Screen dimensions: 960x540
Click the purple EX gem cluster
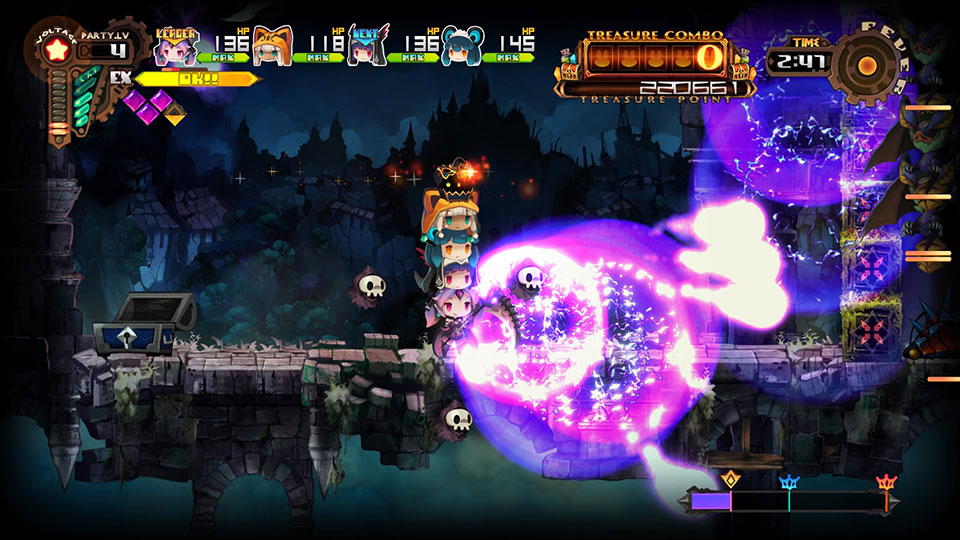click(x=148, y=103)
